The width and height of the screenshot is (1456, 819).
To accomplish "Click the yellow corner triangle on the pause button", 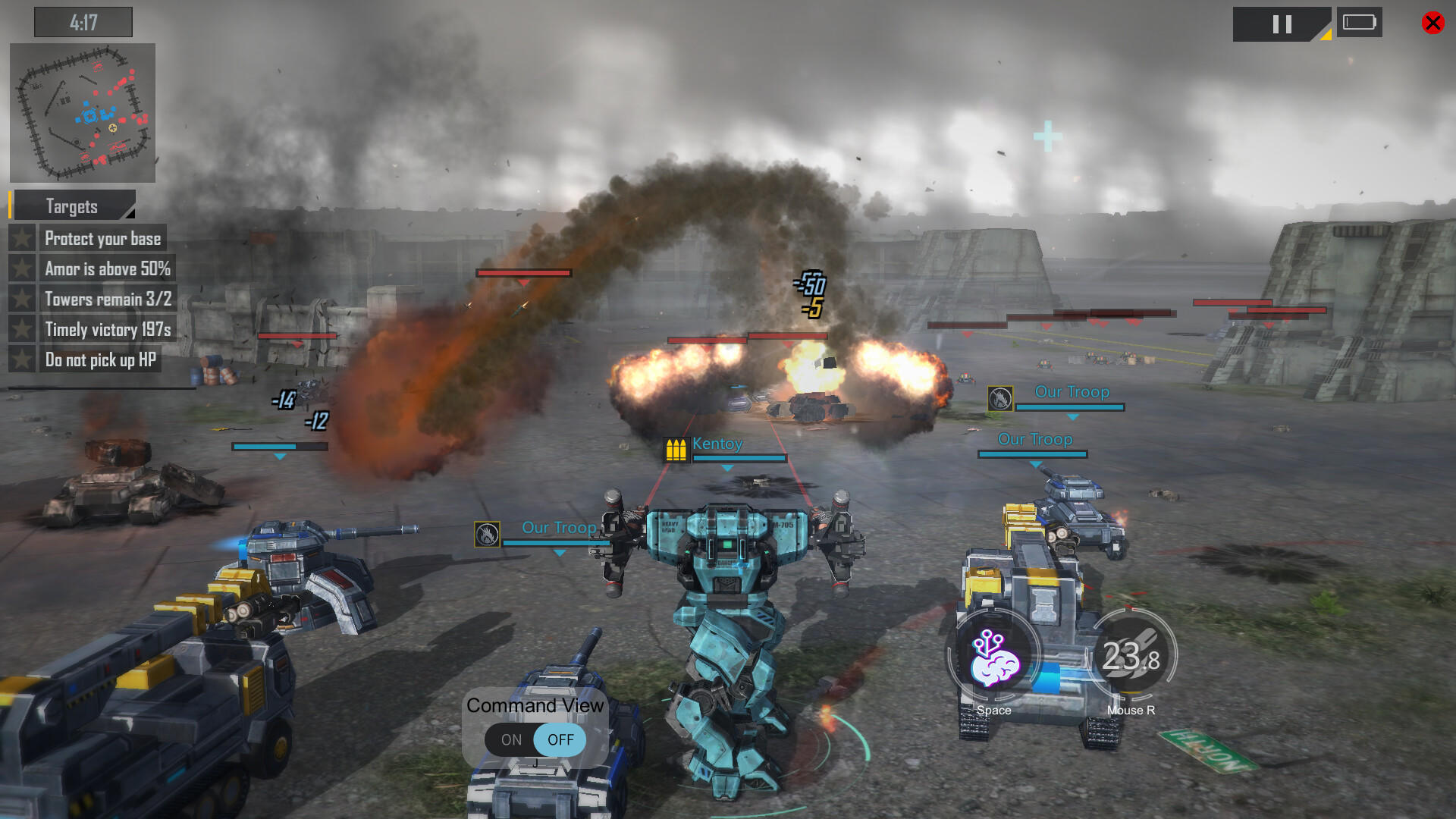I will coord(1324,36).
